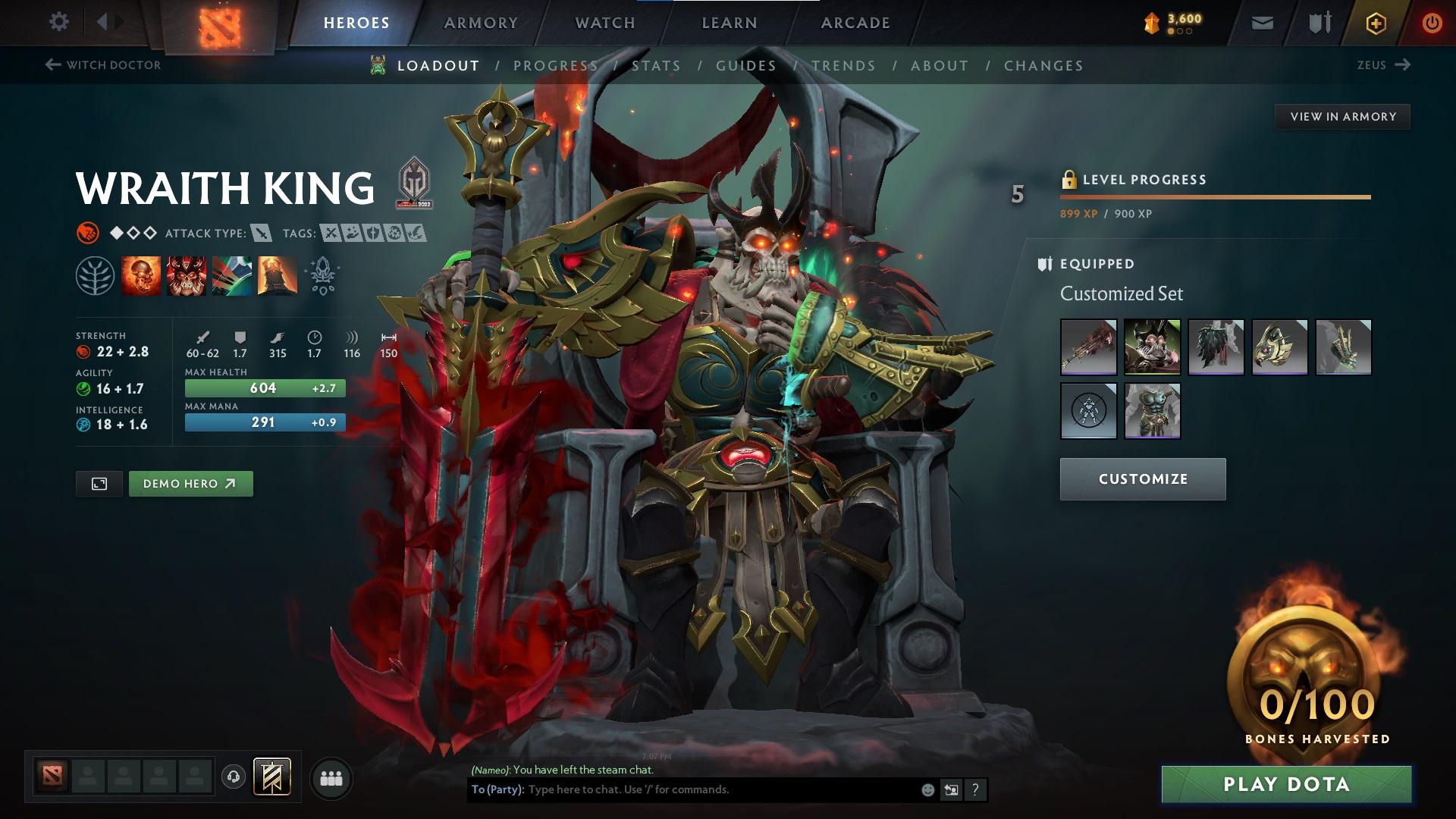Select the Arcade tab
Viewport: 1456px width, 819px height.
point(855,23)
